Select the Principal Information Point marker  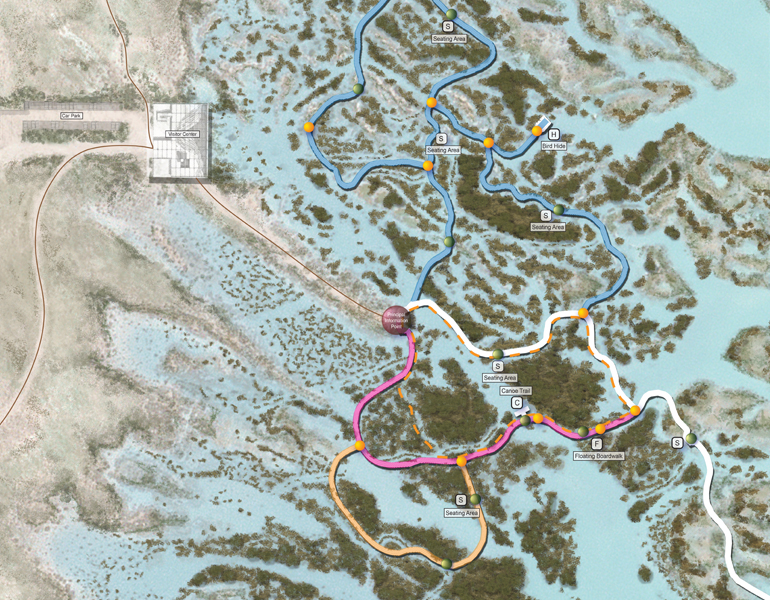pyautogui.click(x=396, y=319)
